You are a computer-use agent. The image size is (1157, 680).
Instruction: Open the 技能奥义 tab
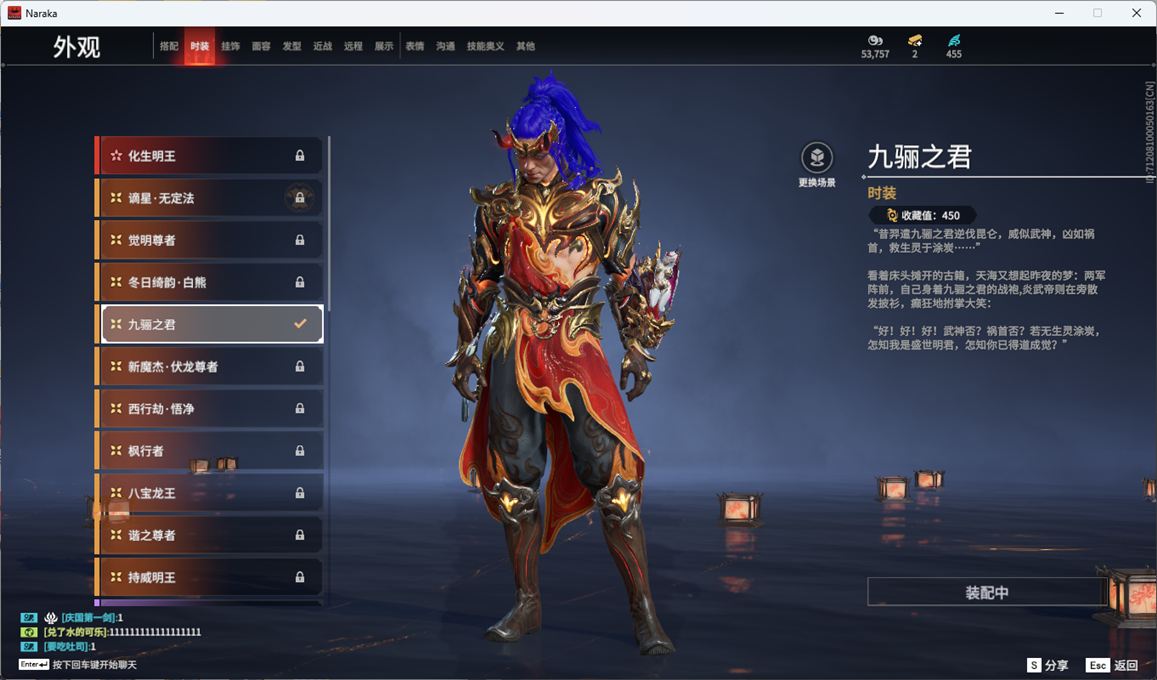(486, 46)
